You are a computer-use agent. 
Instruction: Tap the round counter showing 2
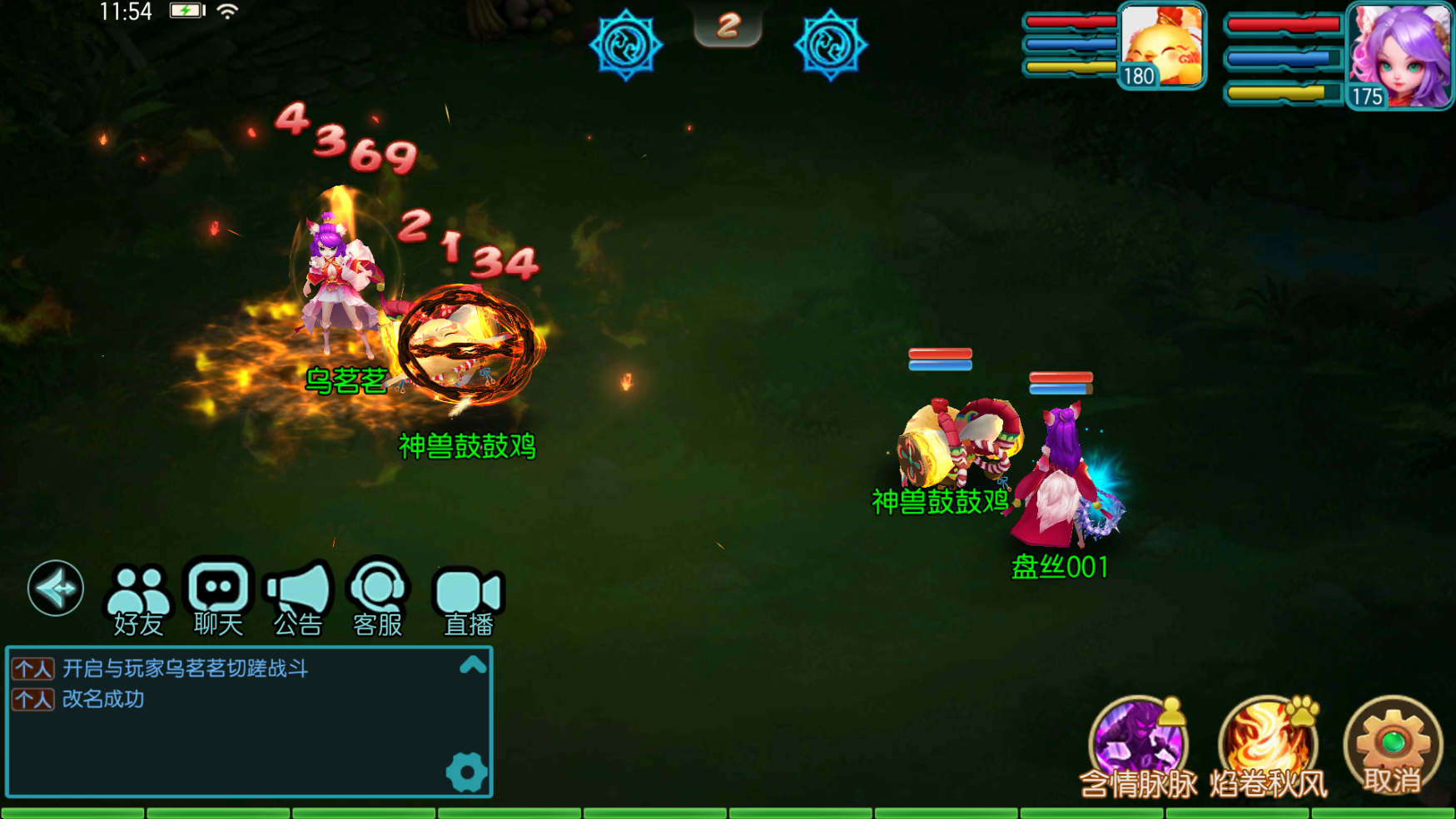pyautogui.click(x=728, y=25)
